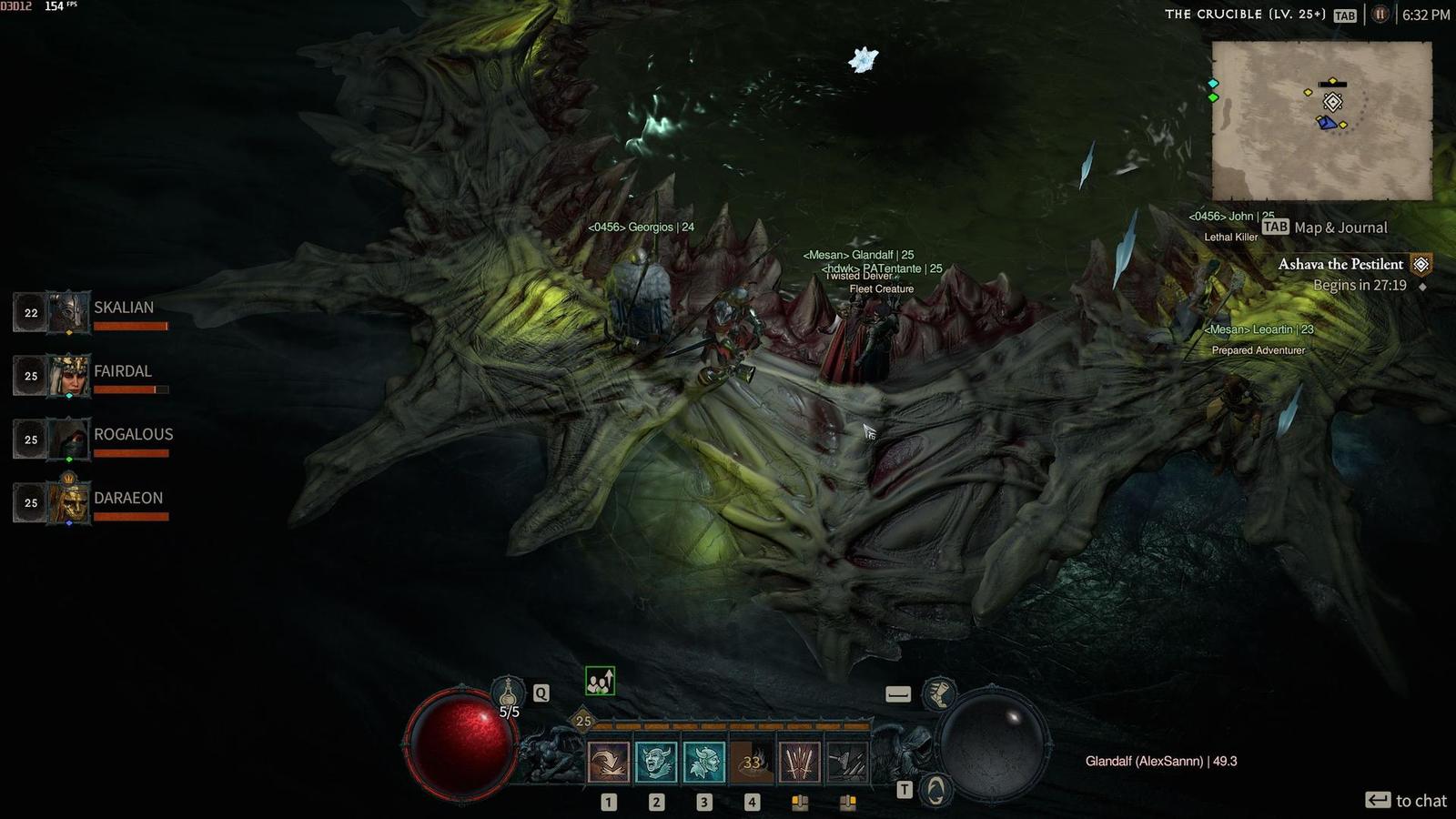This screenshot has width=1456, height=819.
Task: Select Rogalous's party portrait
Action: coord(68,440)
